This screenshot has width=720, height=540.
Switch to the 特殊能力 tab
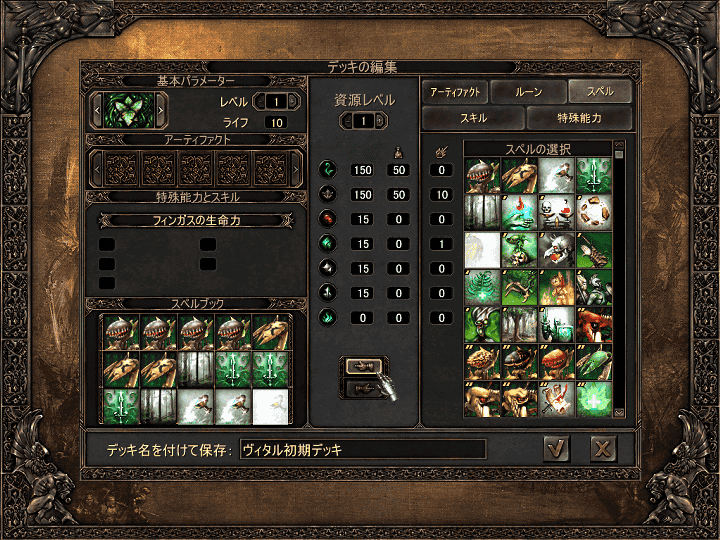580,118
